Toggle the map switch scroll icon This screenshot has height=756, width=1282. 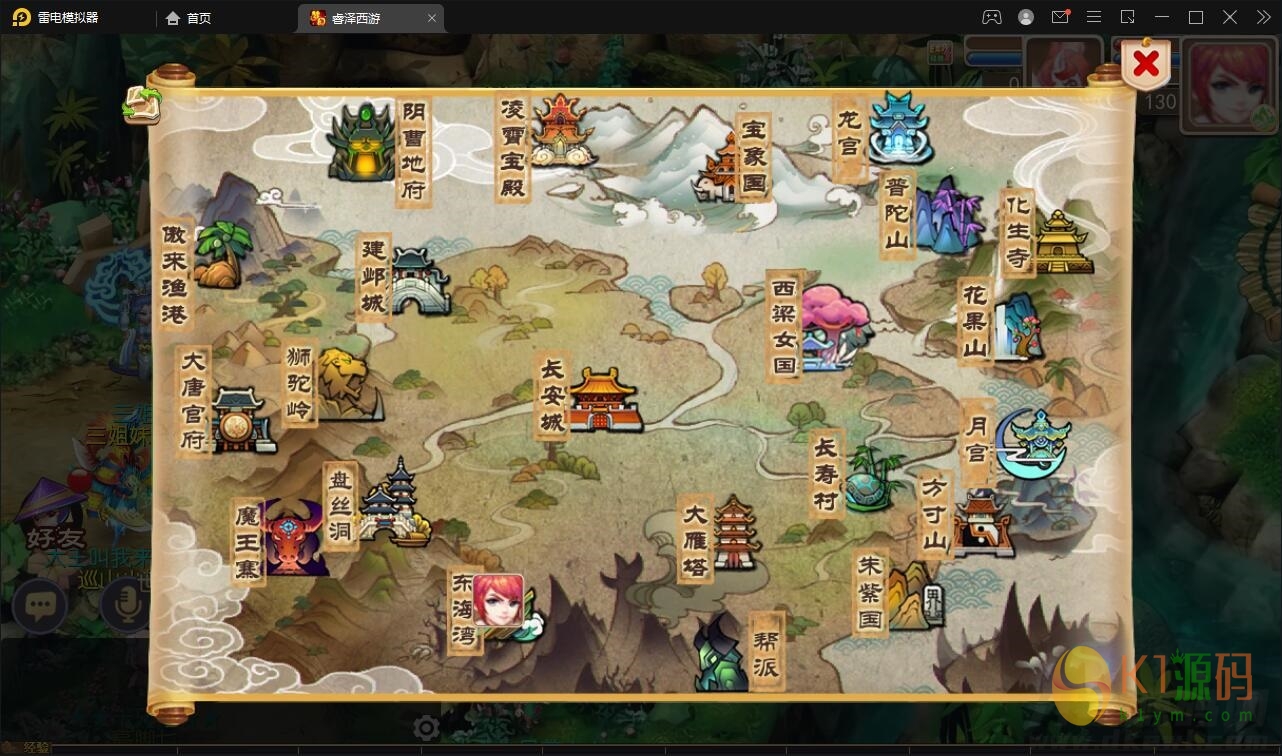(x=142, y=105)
